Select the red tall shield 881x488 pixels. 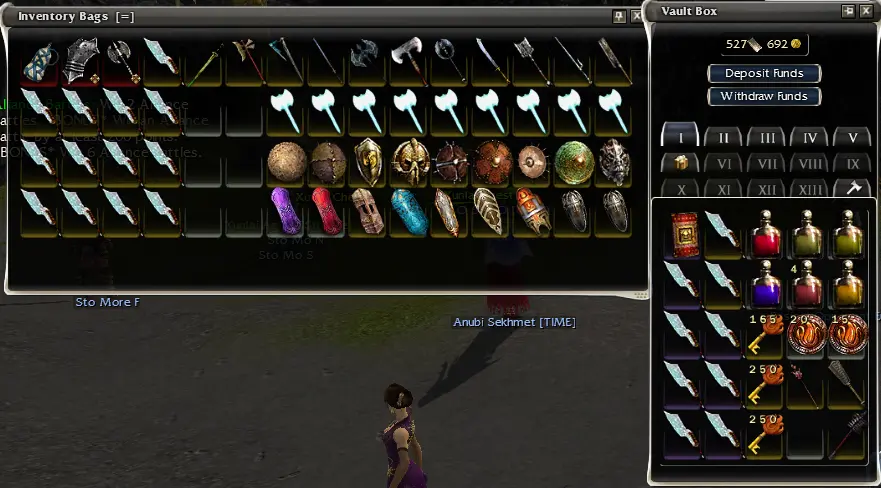coord(327,210)
